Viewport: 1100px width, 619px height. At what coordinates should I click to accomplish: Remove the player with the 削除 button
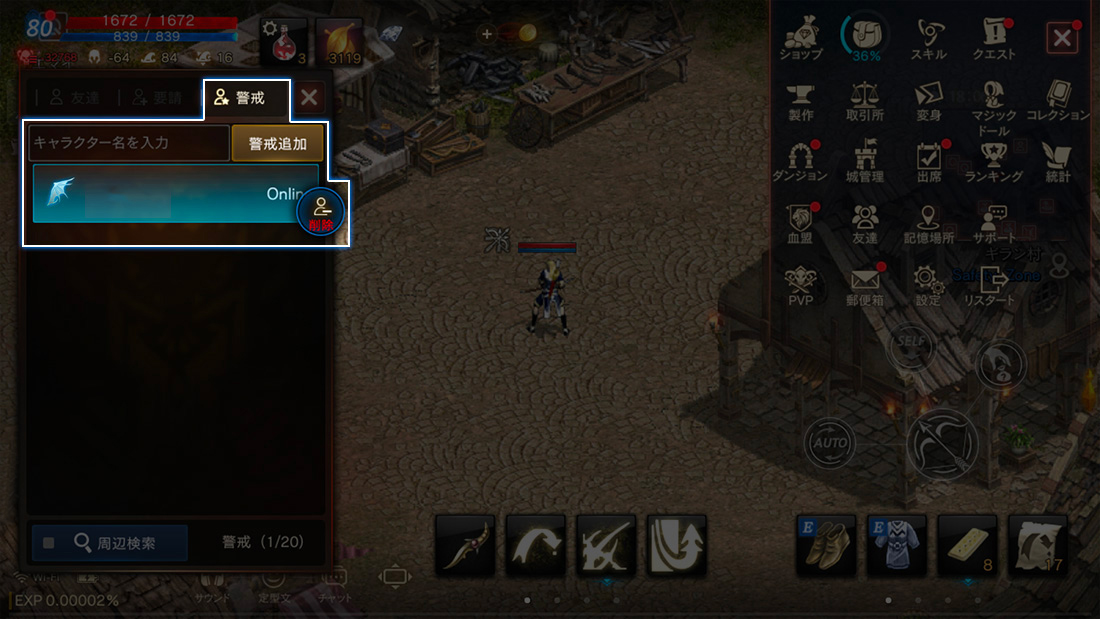click(x=321, y=213)
